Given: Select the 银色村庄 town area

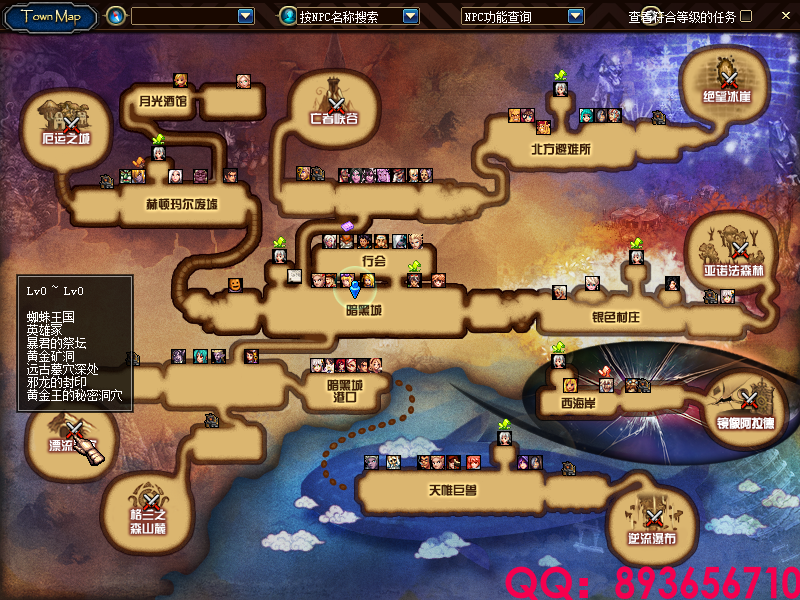Looking at the screenshot, I should coord(615,317).
